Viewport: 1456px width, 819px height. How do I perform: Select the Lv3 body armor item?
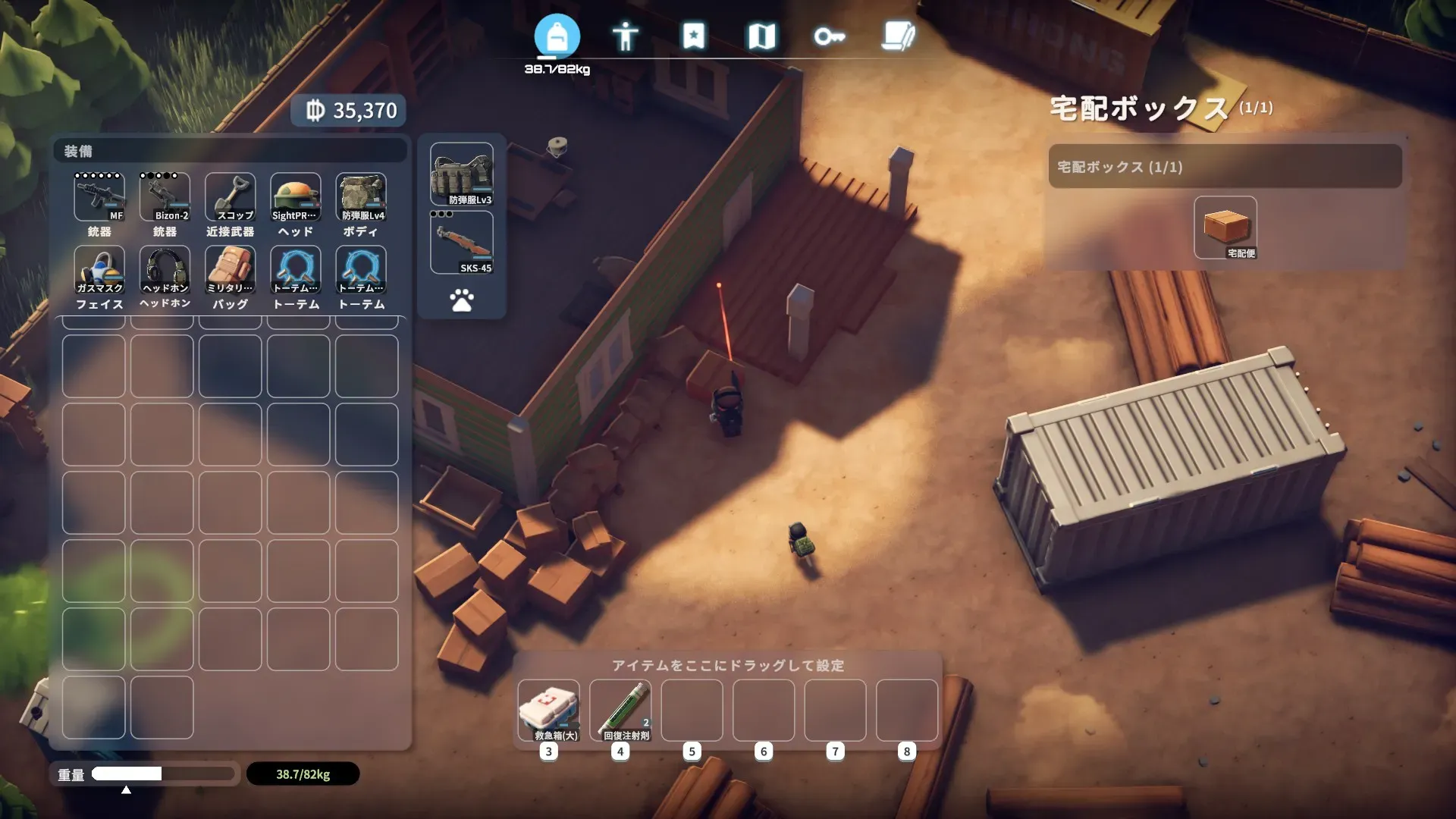pyautogui.click(x=462, y=175)
